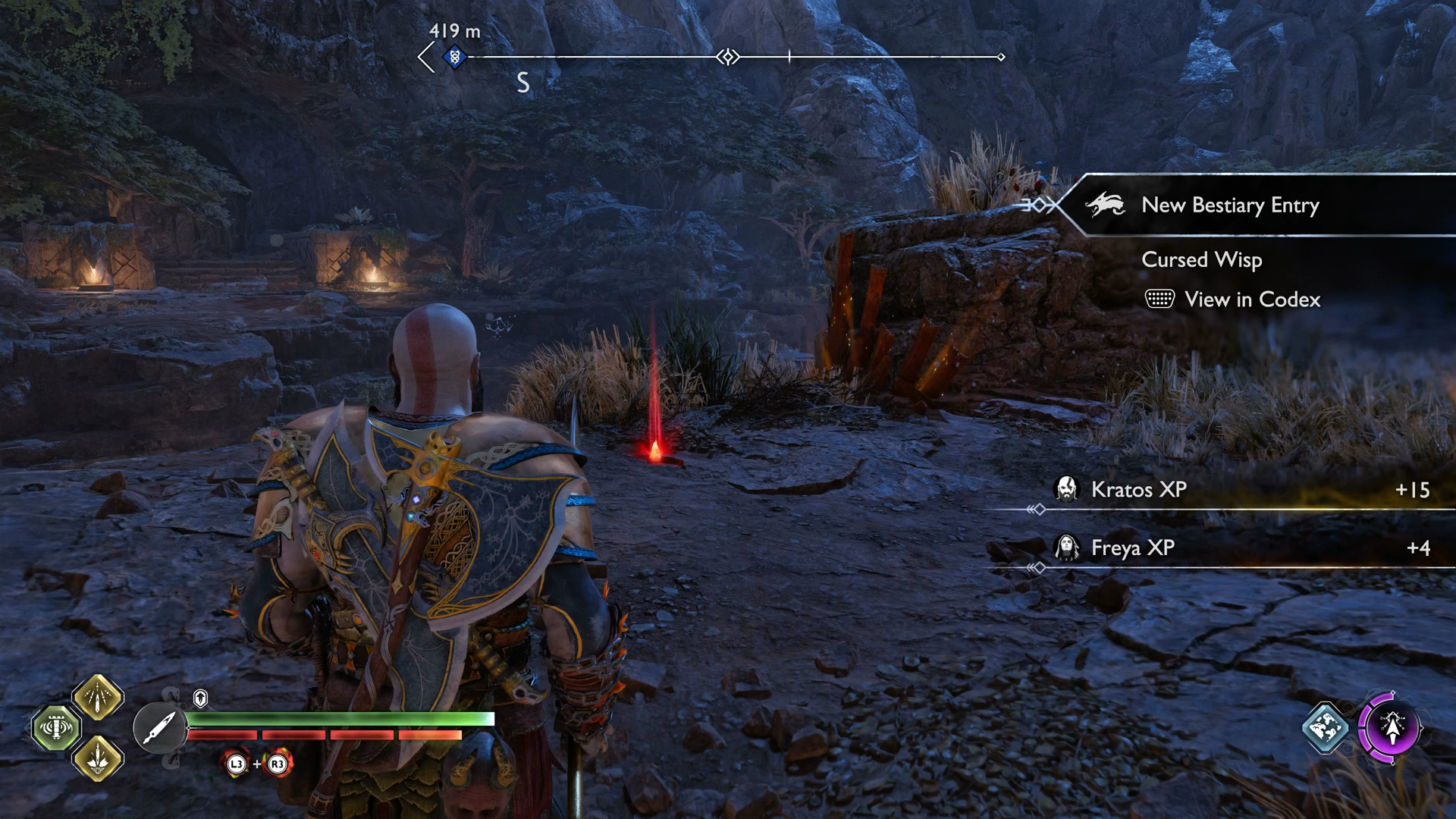
Task: Activate the top yellow spear-burst runic ability
Action: point(98,697)
